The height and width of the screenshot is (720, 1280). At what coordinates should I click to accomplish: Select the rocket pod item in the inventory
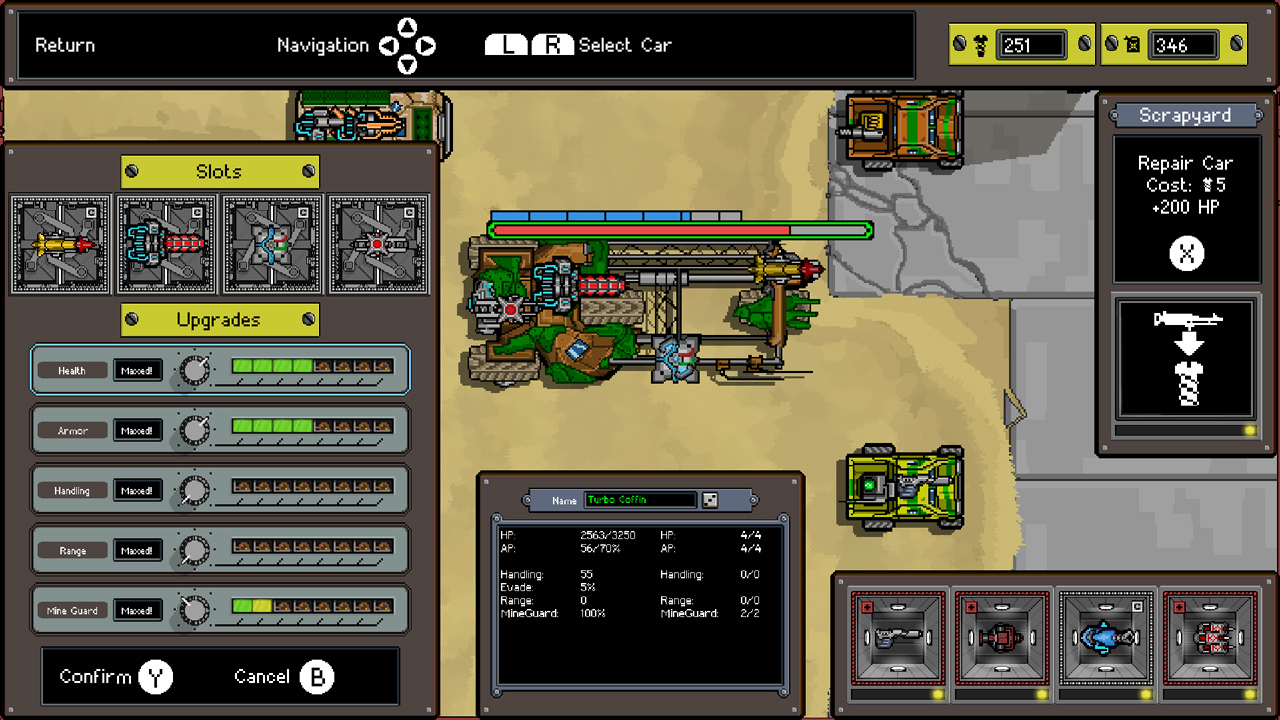(x=1211, y=637)
